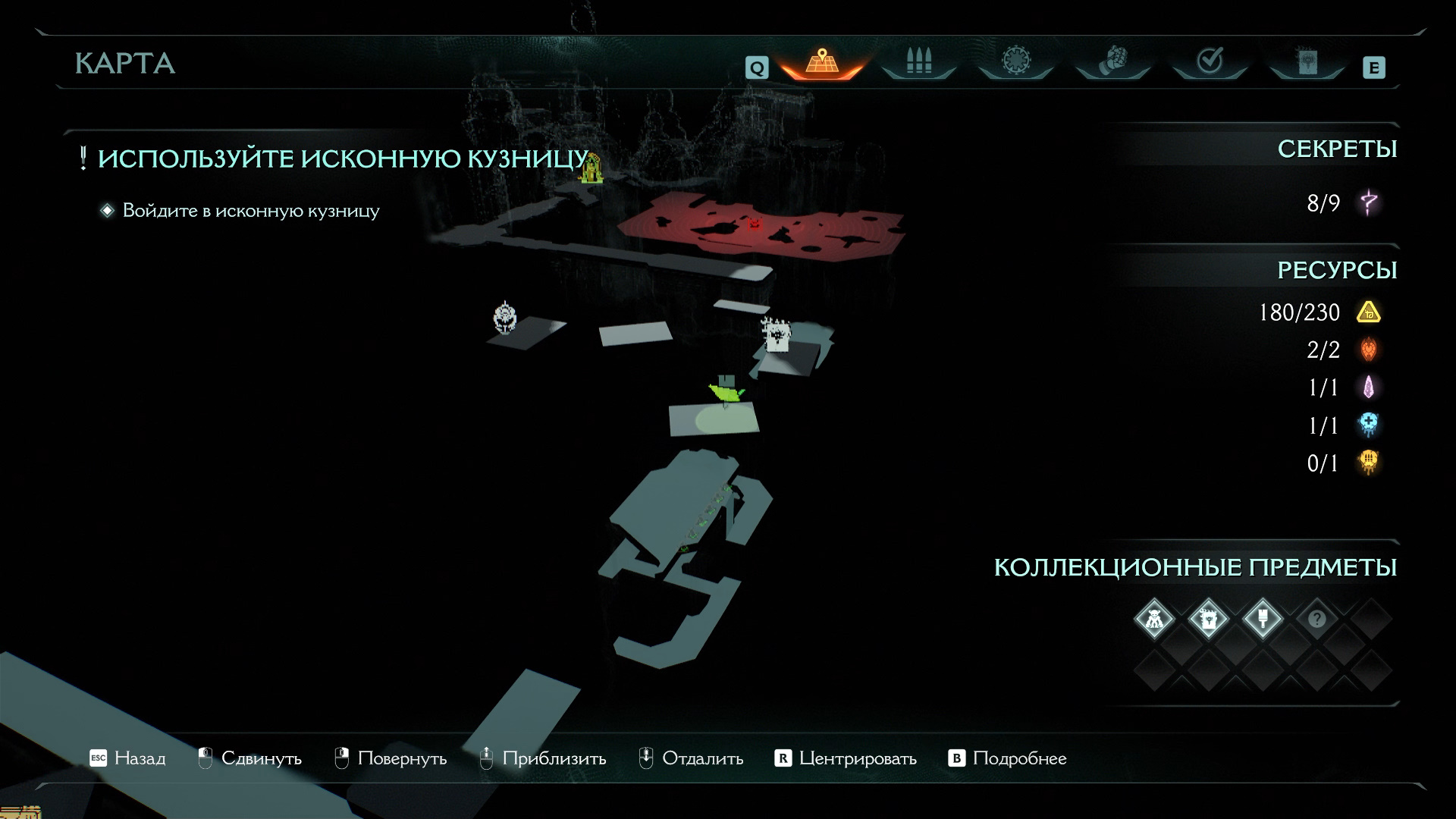Click the "Центрировать" center map option
Screen dimensions: 1456x819
pyautogui.click(x=846, y=758)
